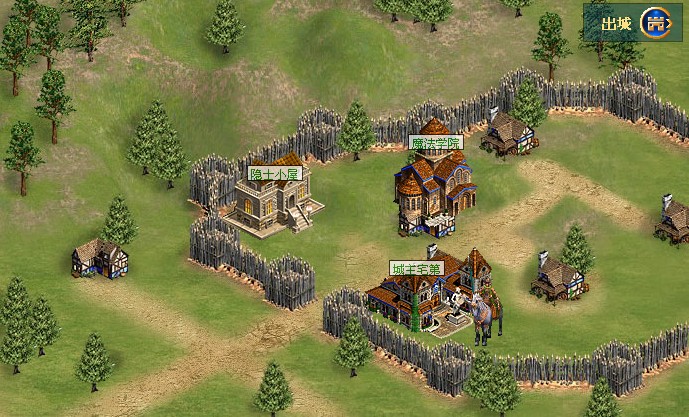Enter the 魔法学院 via its label
Screen dimensions: 689x417
(436, 143)
